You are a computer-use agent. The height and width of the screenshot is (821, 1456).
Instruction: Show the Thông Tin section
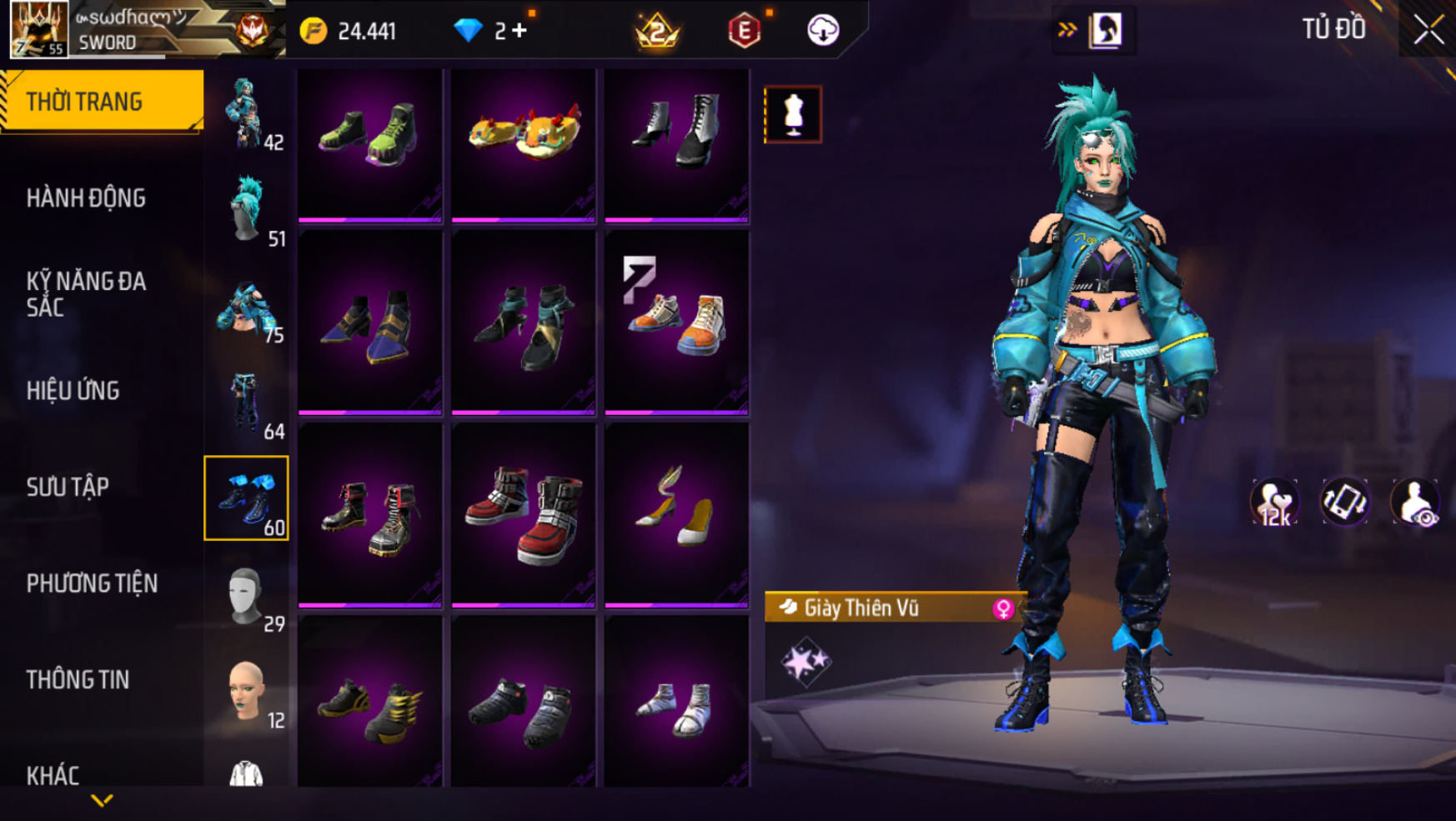tap(78, 679)
